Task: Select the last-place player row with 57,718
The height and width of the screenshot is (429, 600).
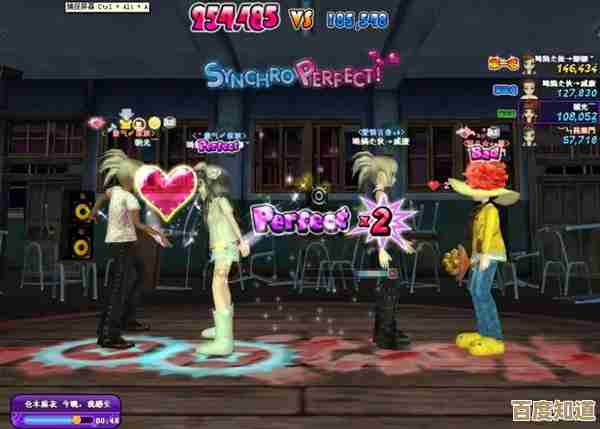Action: click(x=562, y=135)
